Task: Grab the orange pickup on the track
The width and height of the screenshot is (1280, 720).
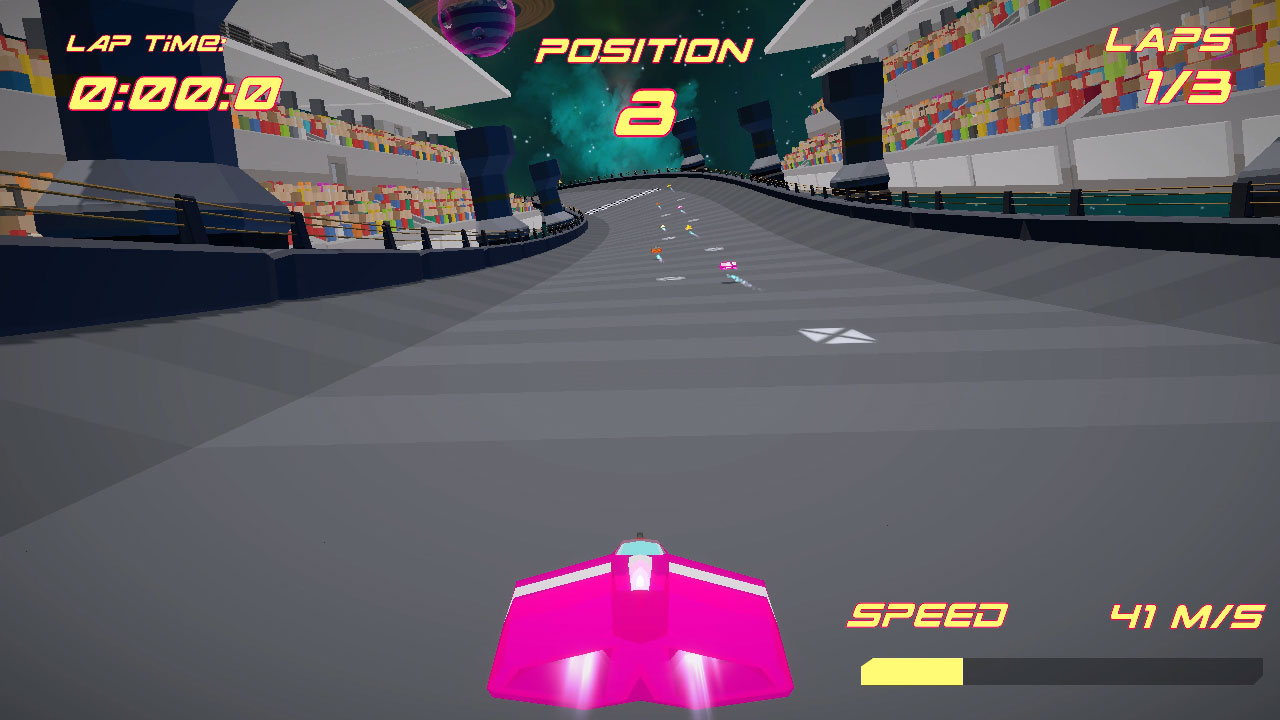Action: coord(657,250)
